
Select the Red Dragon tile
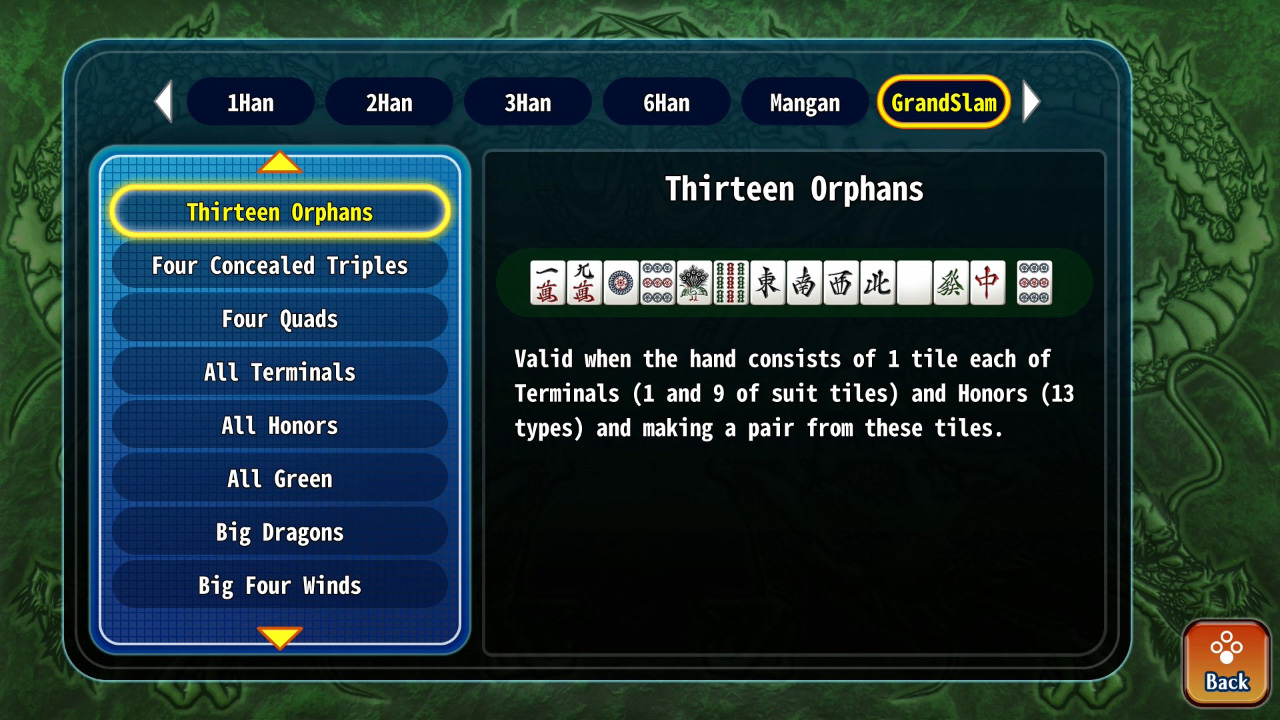point(987,283)
